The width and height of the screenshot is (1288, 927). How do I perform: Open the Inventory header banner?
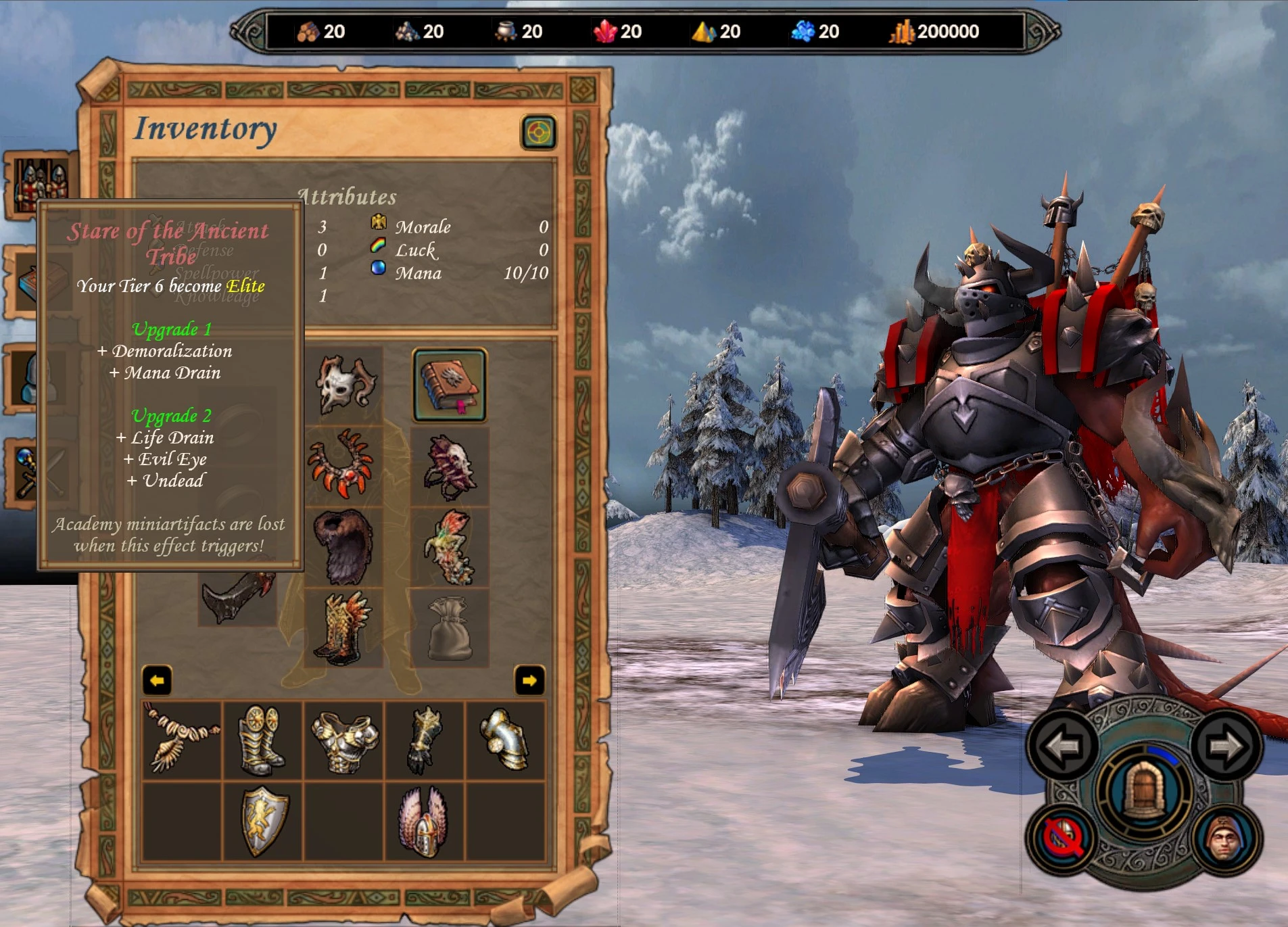(x=206, y=128)
